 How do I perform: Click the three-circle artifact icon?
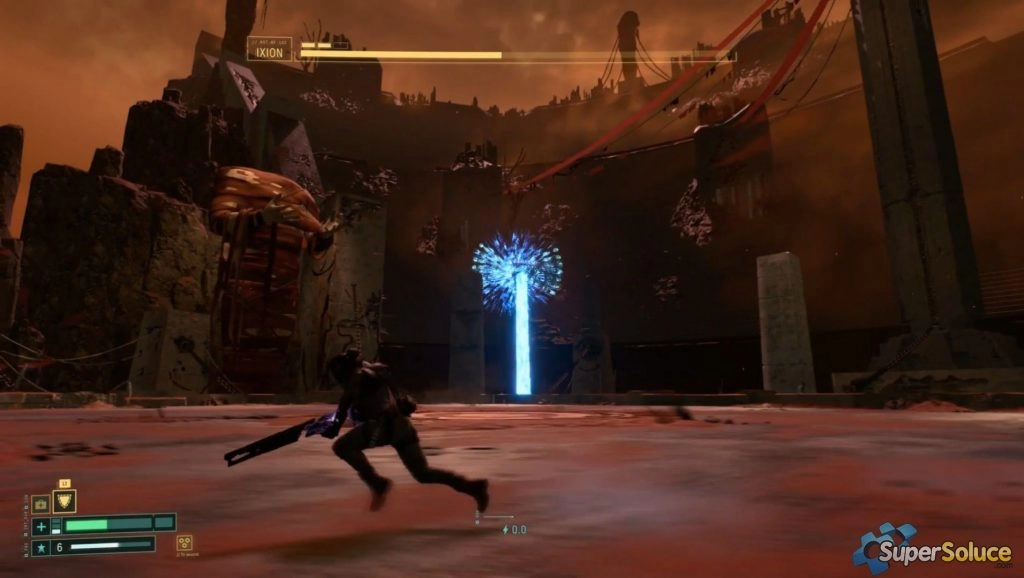click(185, 543)
